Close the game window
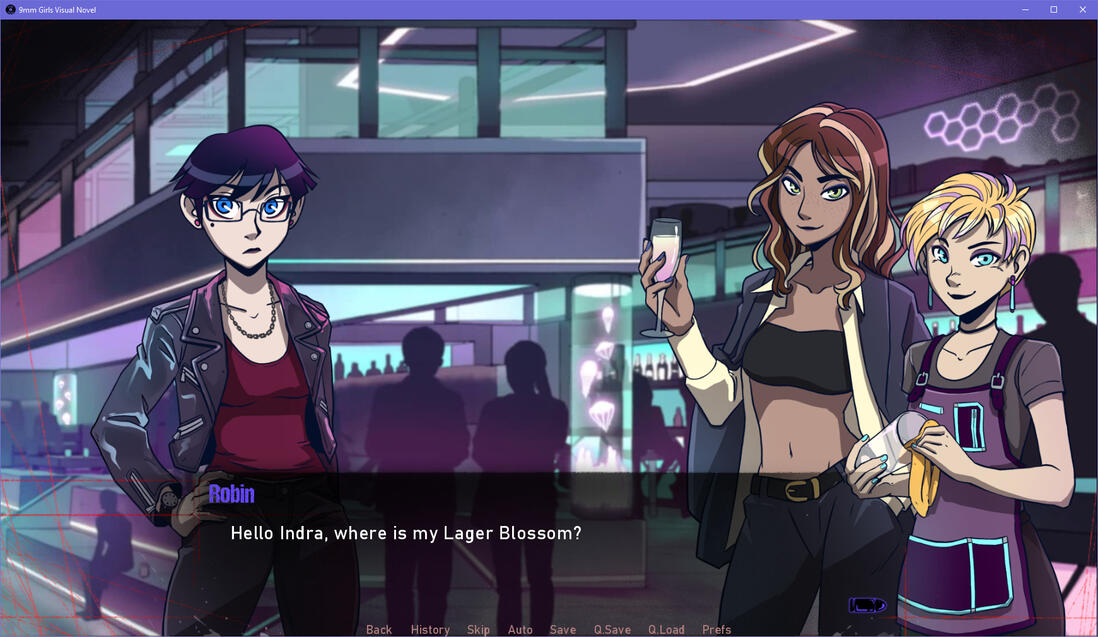 click(1081, 9)
